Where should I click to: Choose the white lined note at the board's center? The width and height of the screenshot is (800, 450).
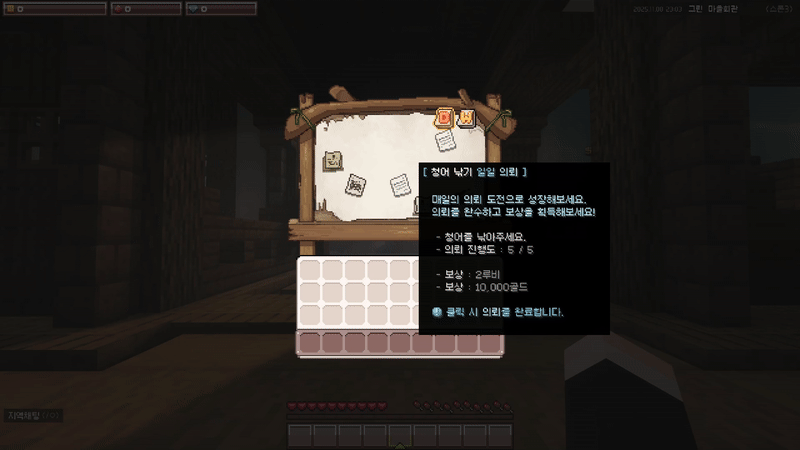pos(399,185)
